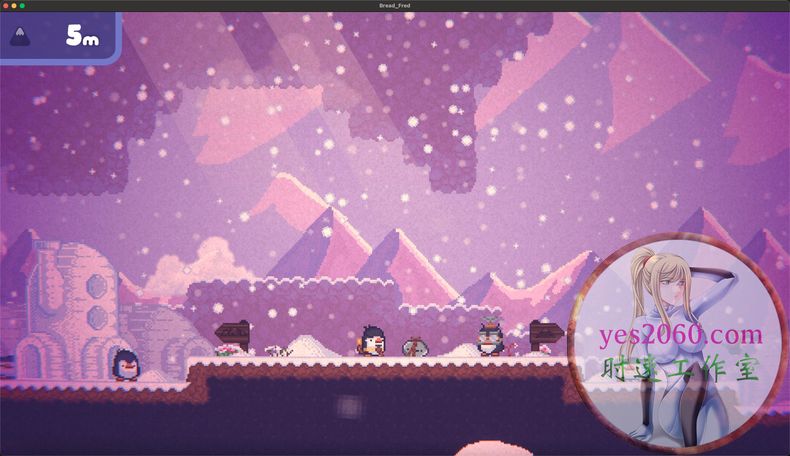Viewport: 790px width, 456px height.
Task: Close the Bread_Fred game window
Action: [6, 6]
